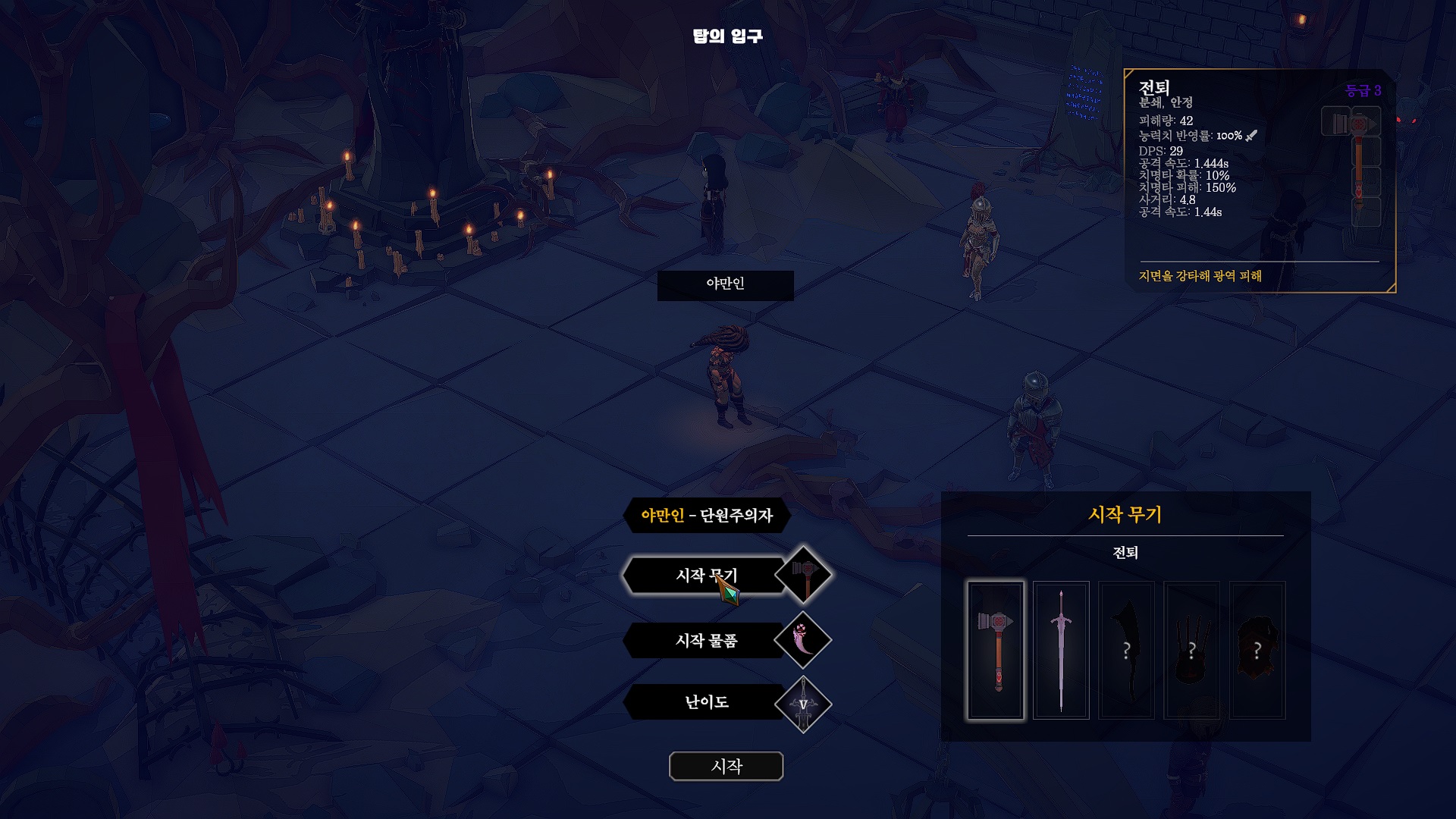Open the 시작 물품 starting item menu

[x=705, y=641]
